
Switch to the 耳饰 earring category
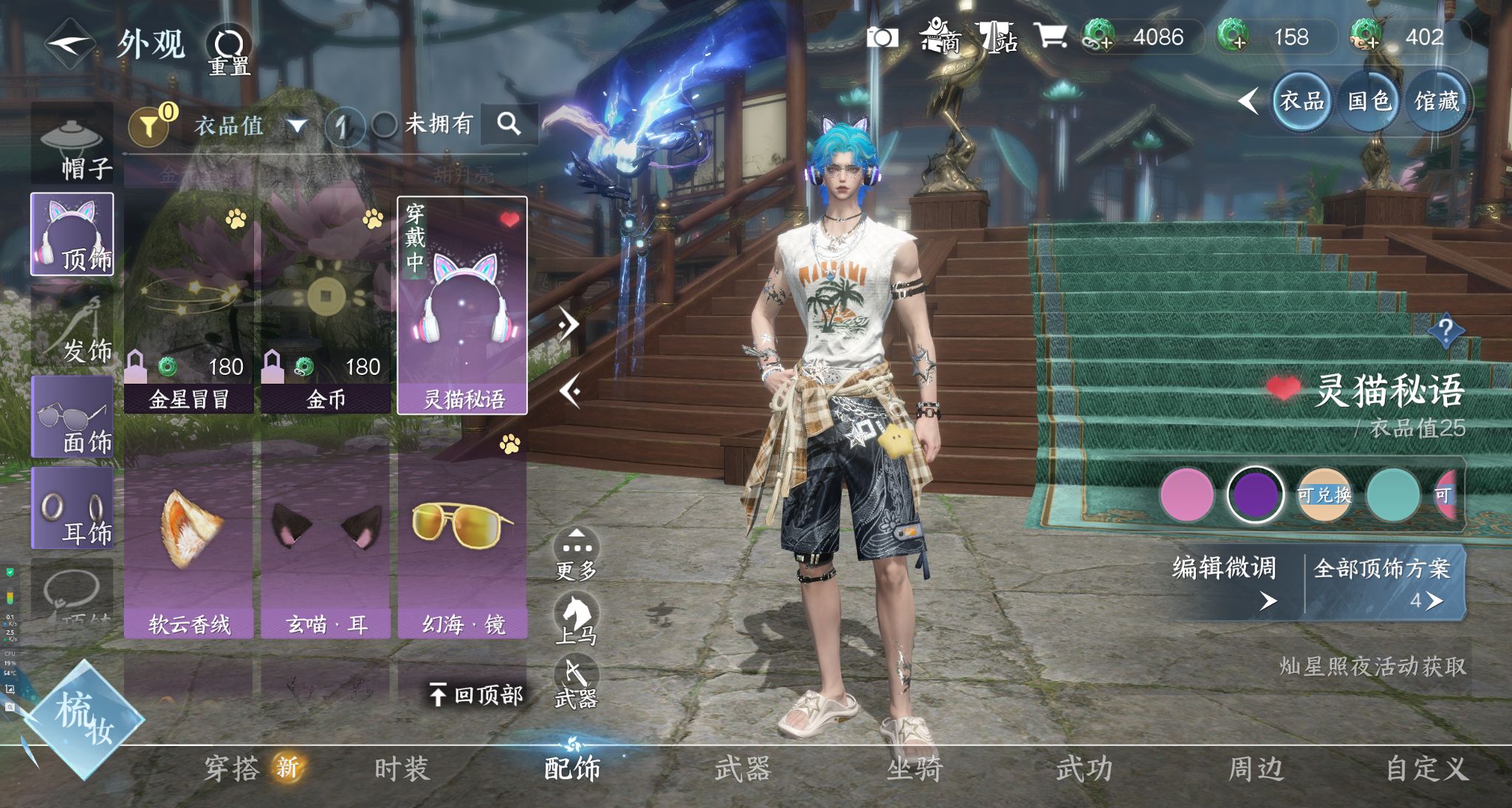pyautogui.click(x=72, y=509)
